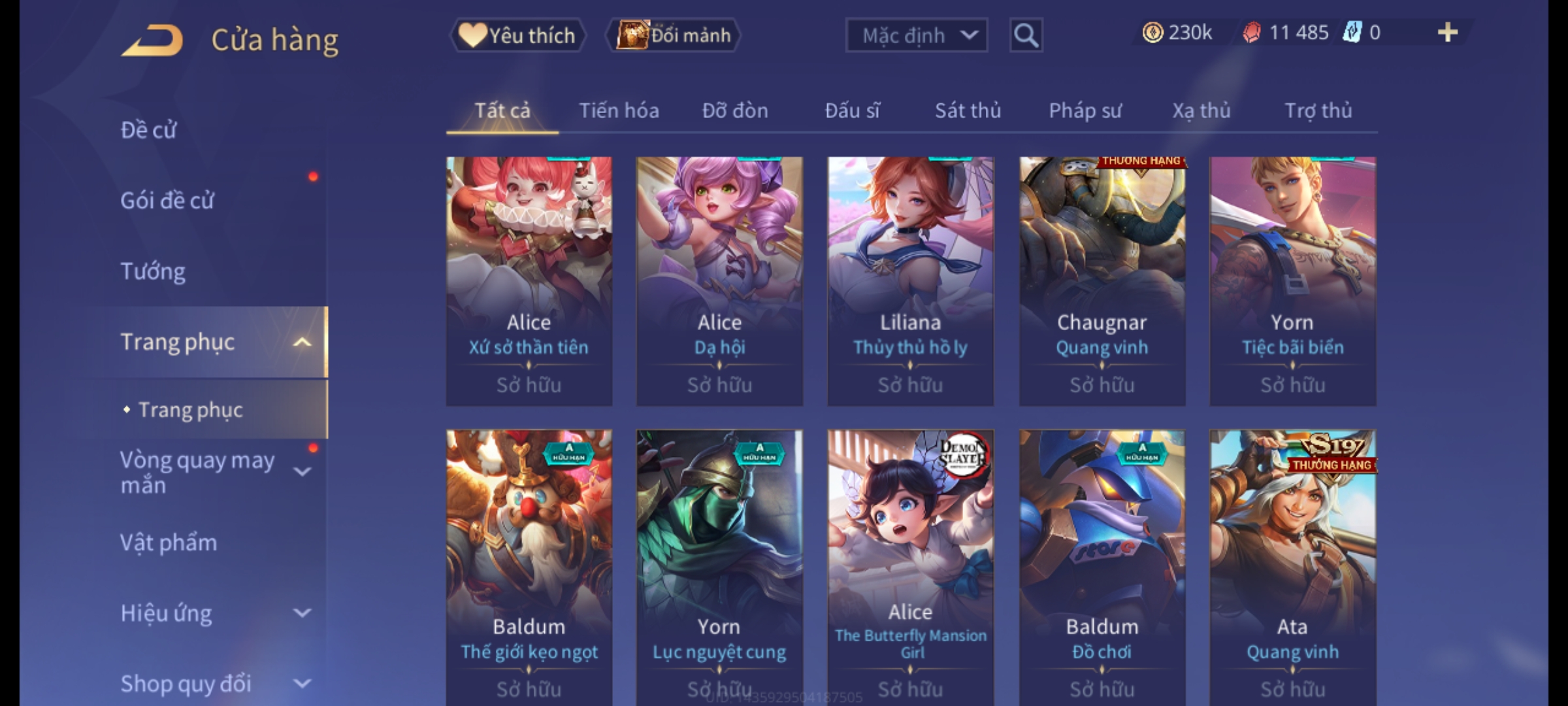The image size is (1568, 706).
Task: Click the magnifying glass search button
Action: (x=1026, y=35)
